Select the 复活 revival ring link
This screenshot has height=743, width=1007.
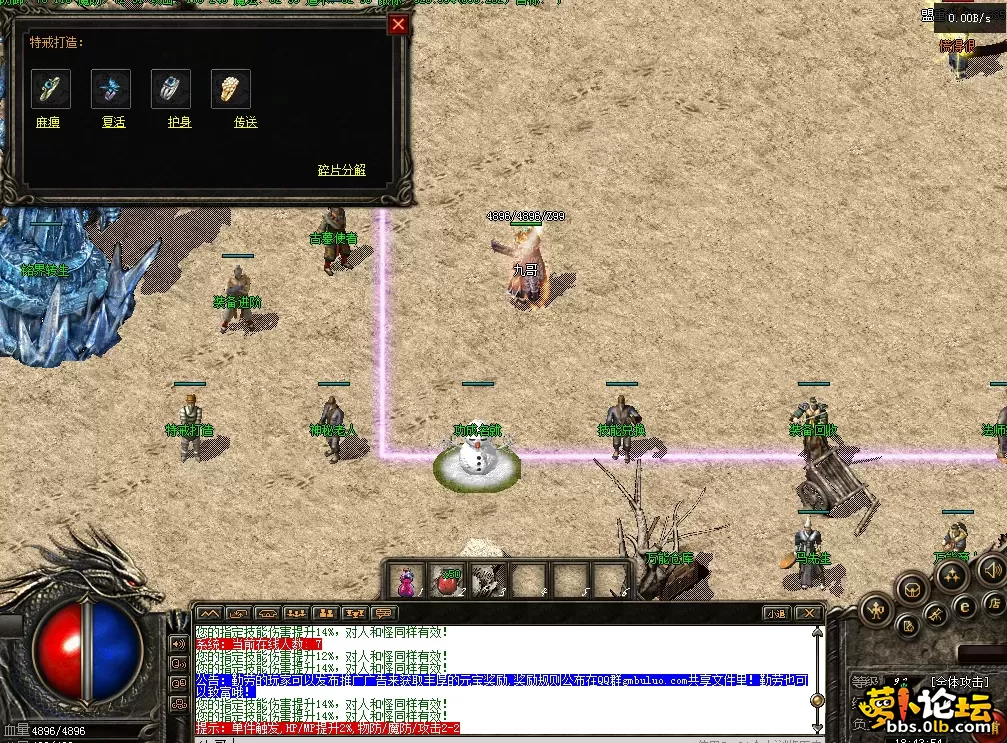(113, 122)
